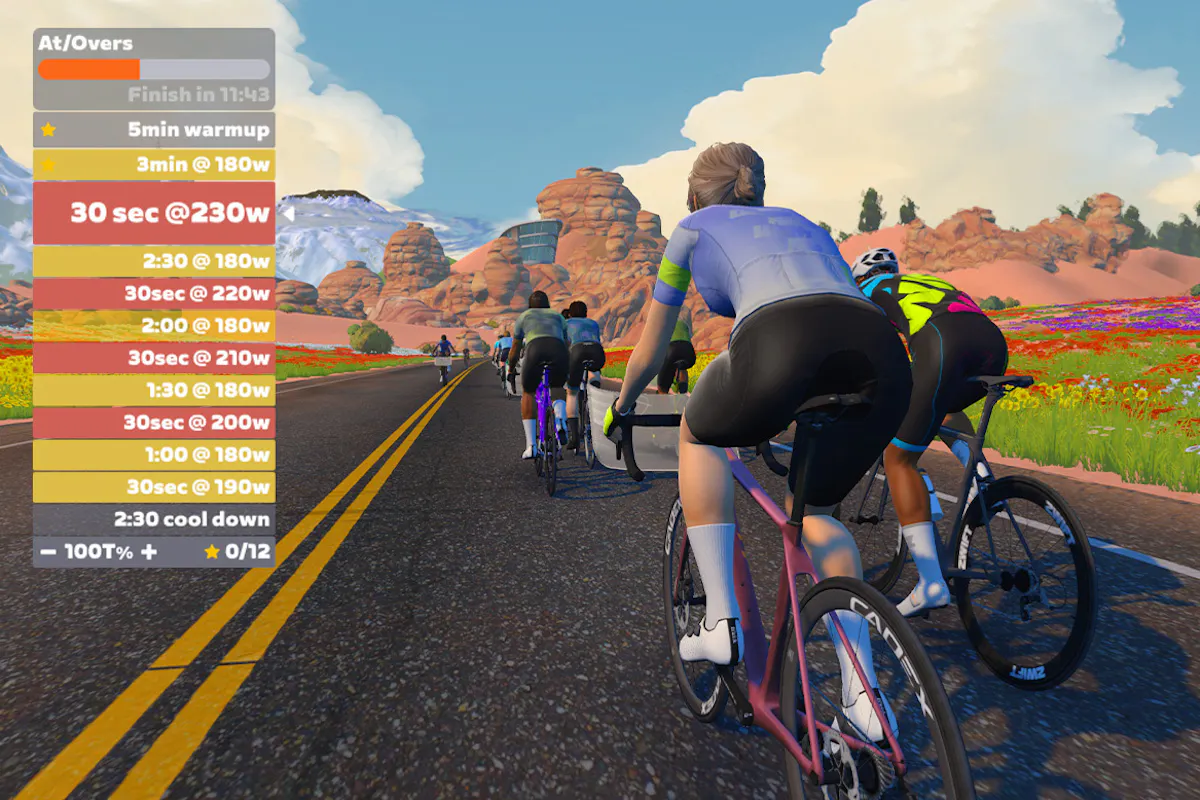This screenshot has width=1200, height=800.
Task: Pick the 2:00 @ 180w interval row
Action: pos(154,326)
